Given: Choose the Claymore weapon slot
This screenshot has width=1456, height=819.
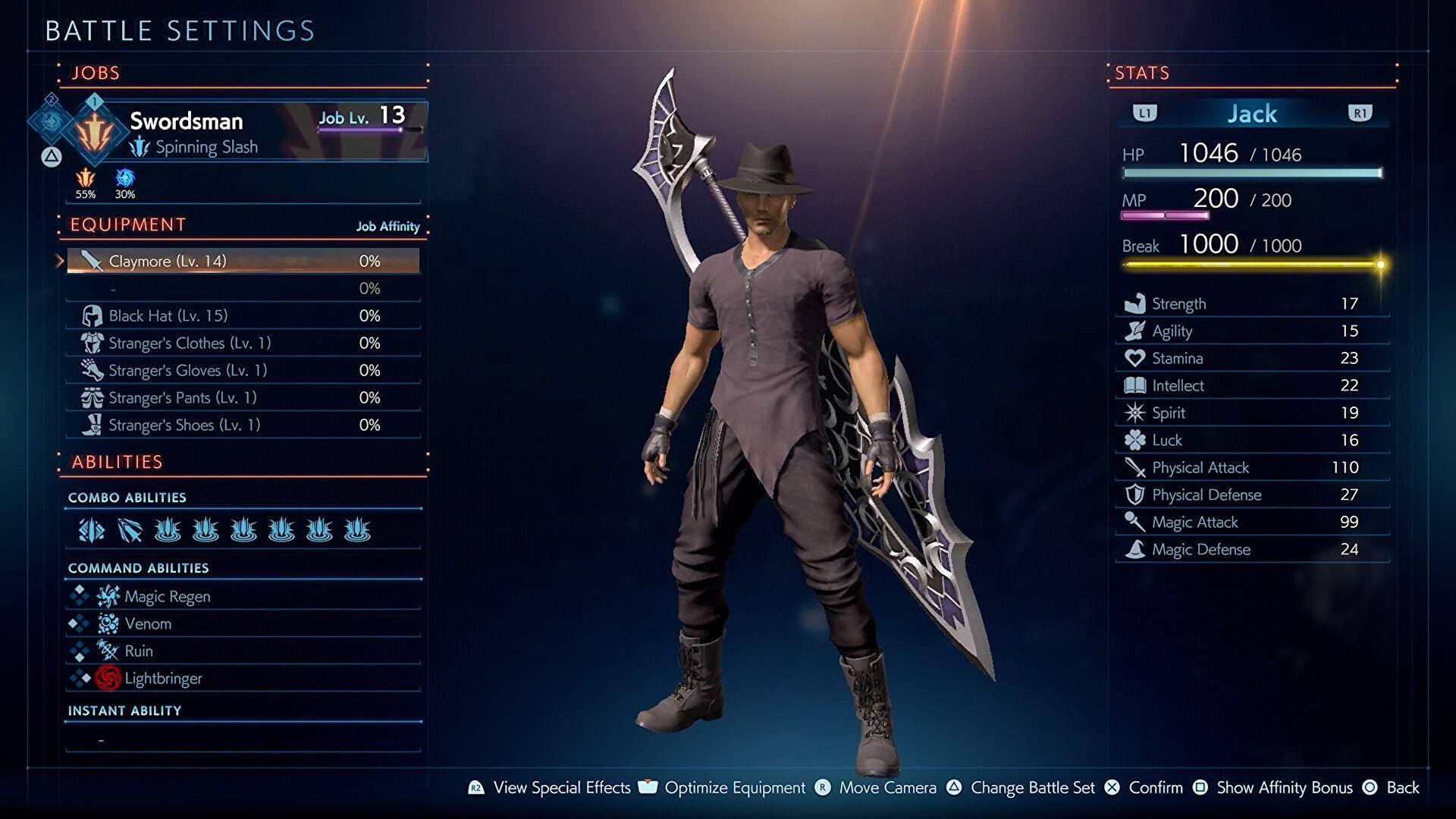Looking at the screenshot, I should 243,261.
